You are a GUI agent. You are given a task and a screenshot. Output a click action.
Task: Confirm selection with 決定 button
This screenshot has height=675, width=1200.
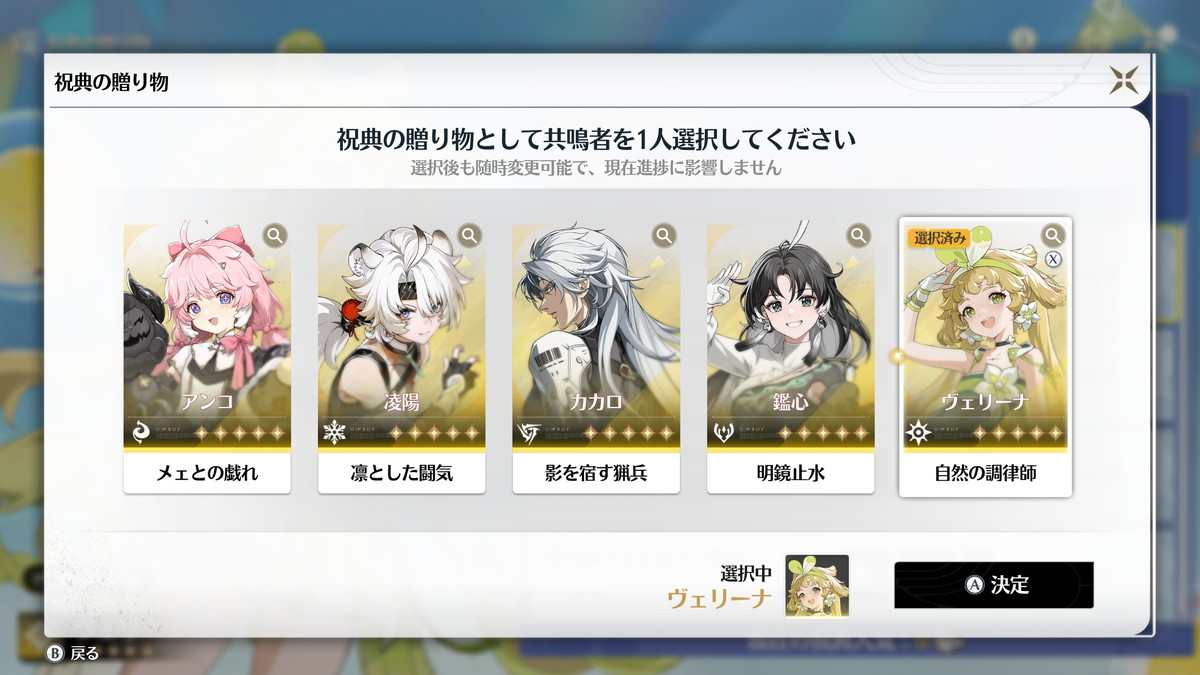(x=994, y=585)
